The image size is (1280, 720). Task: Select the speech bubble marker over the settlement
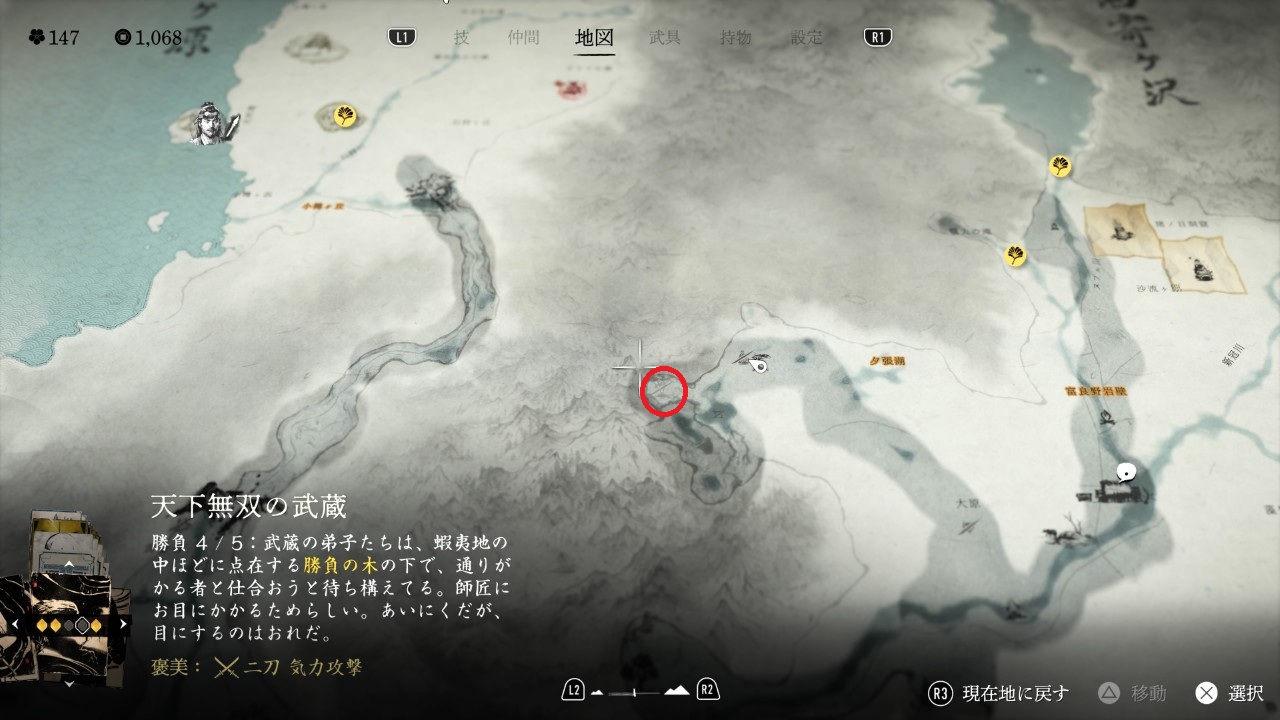click(1127, 472)
